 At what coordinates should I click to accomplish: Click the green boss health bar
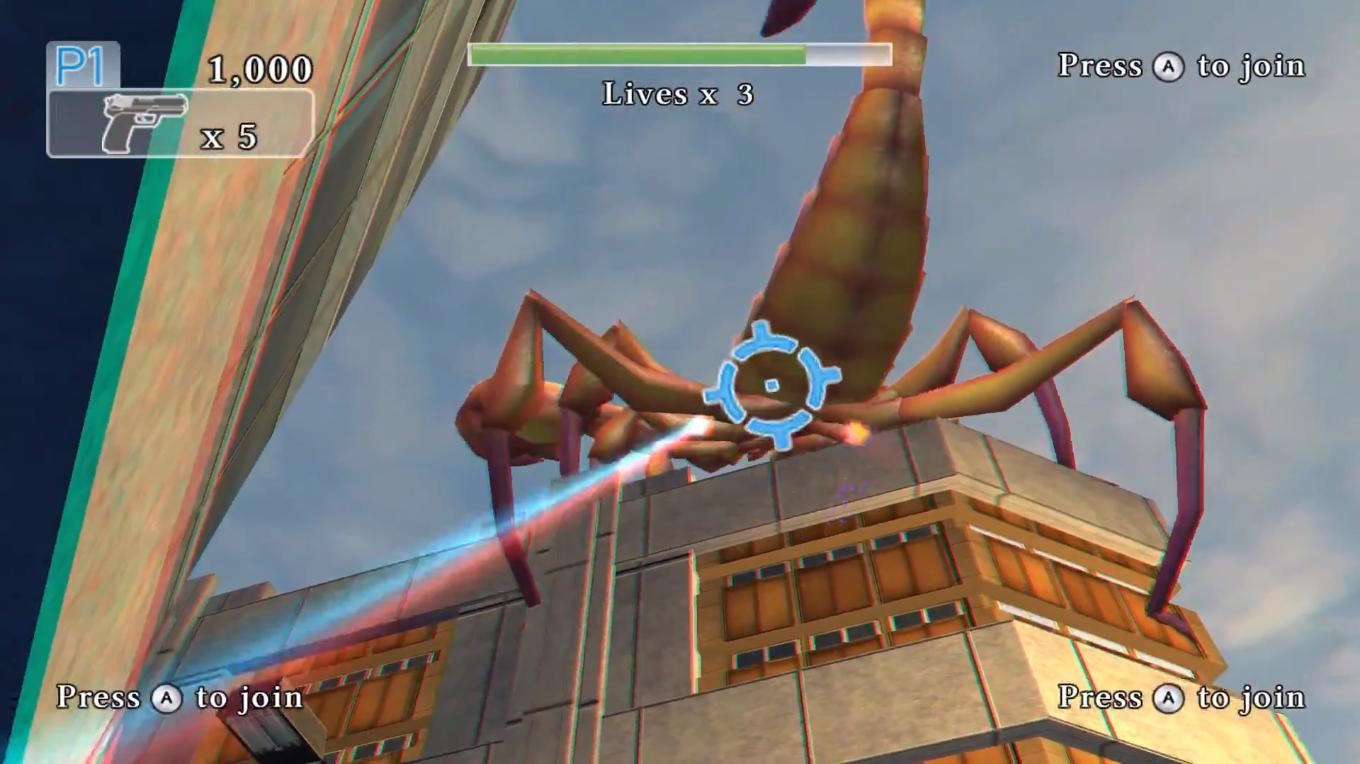pos(640,55)
